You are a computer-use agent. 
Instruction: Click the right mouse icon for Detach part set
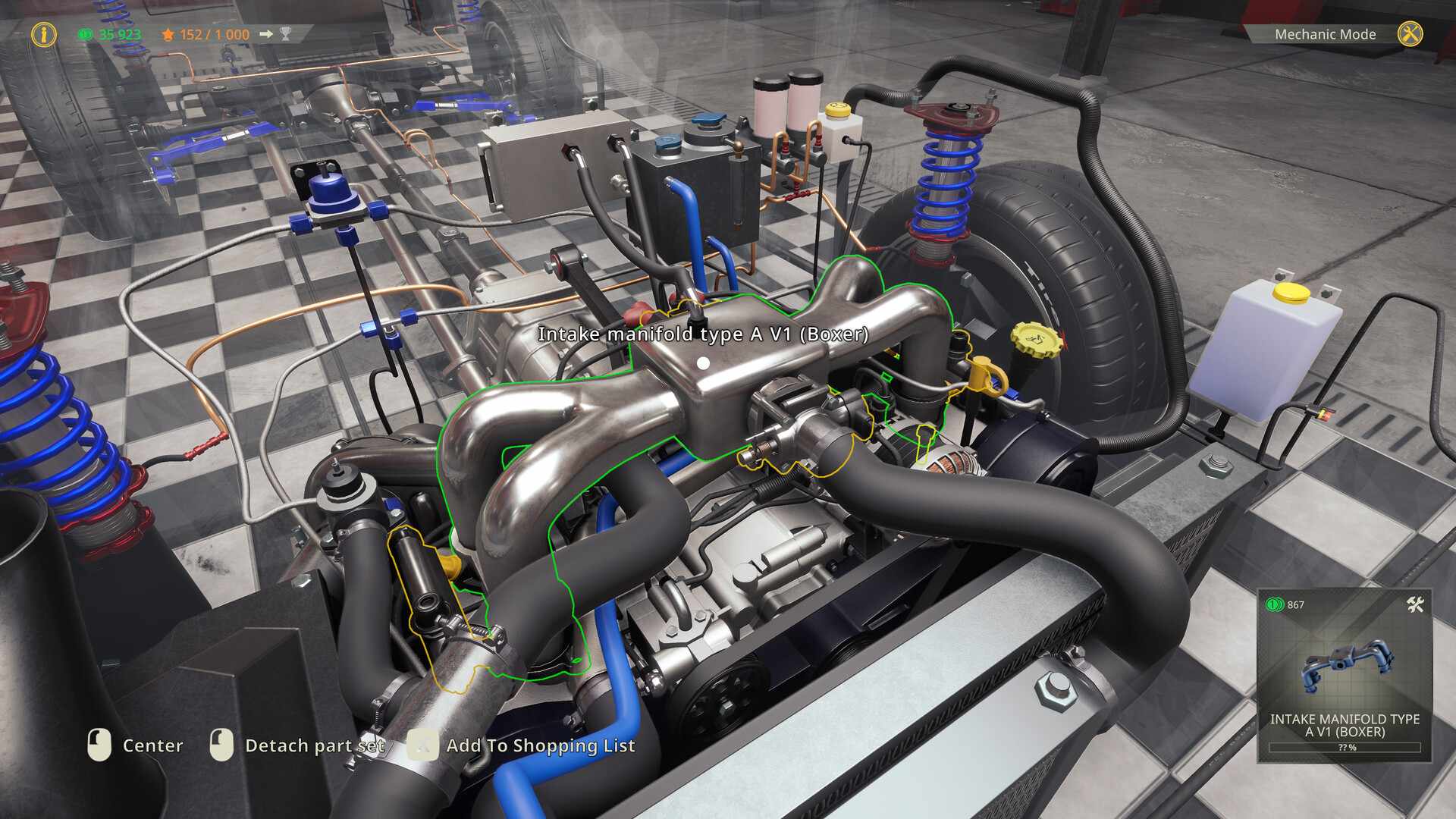221,745
